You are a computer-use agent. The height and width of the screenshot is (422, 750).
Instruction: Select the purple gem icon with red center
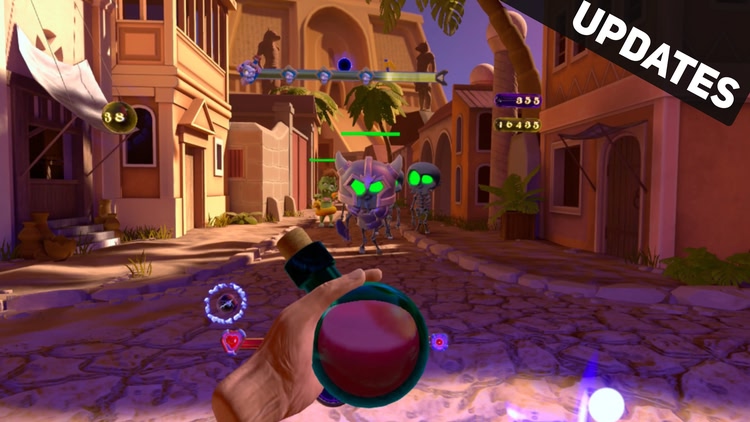pyautogui.click(x=438, y=342)
